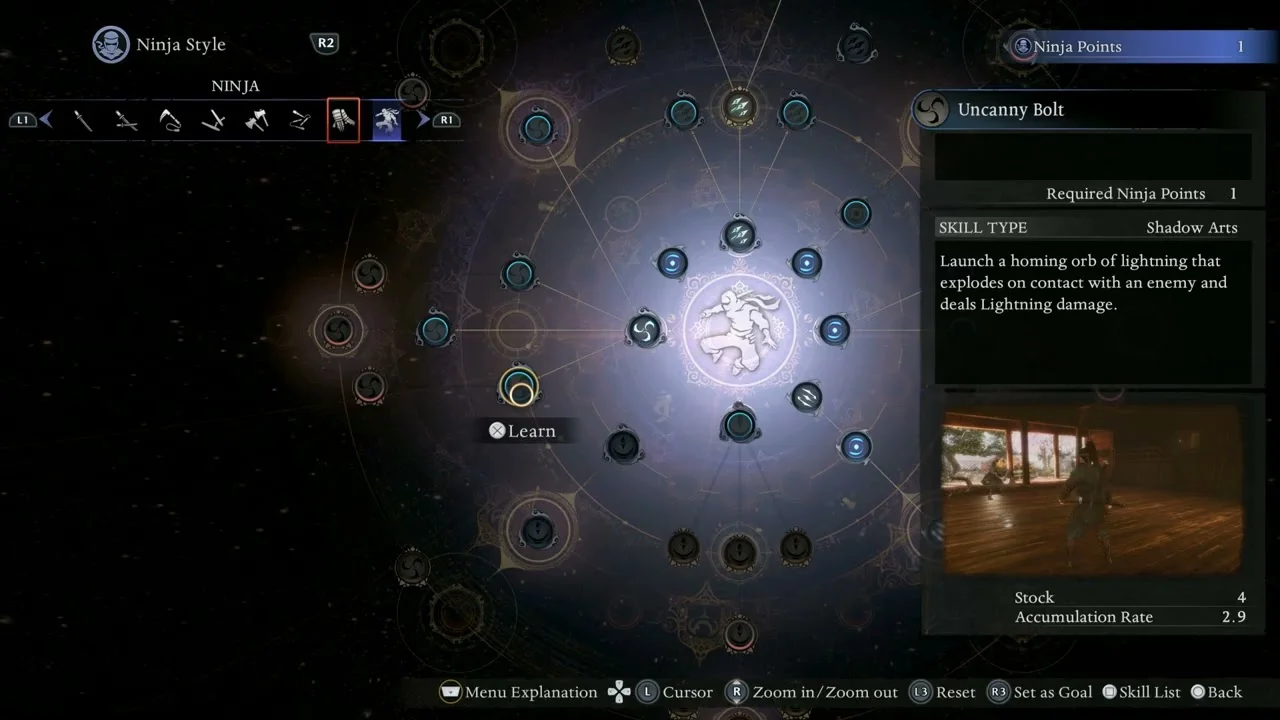The image size is (1280, 720).
Task: Select the single sword weapon tab
Action: click(x=83, y=121)
